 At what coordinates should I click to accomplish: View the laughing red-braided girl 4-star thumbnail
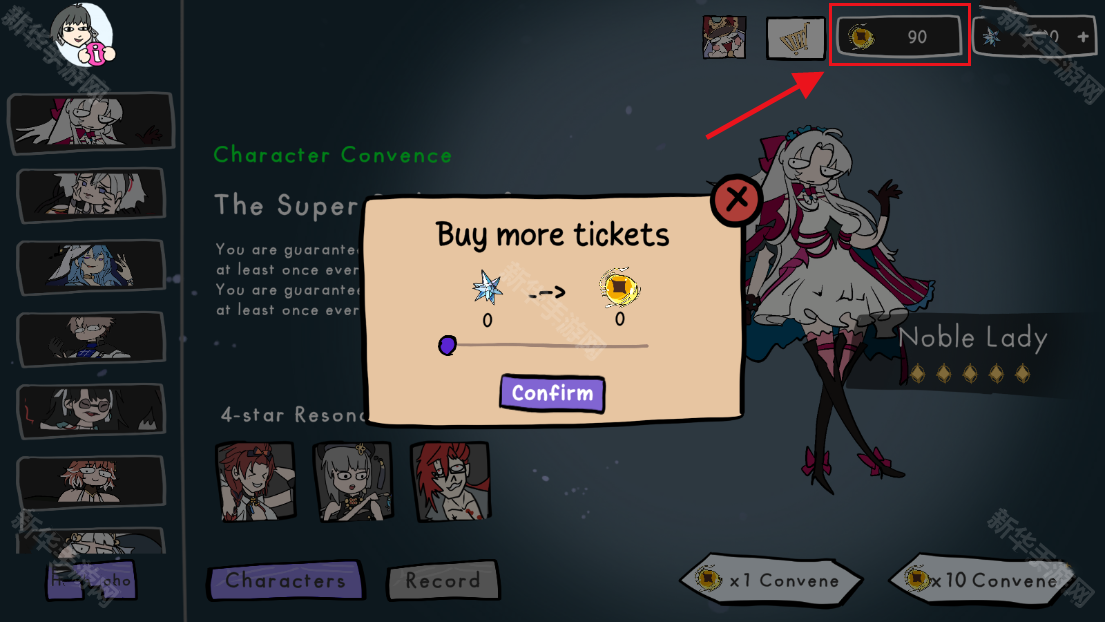(256, 481)
